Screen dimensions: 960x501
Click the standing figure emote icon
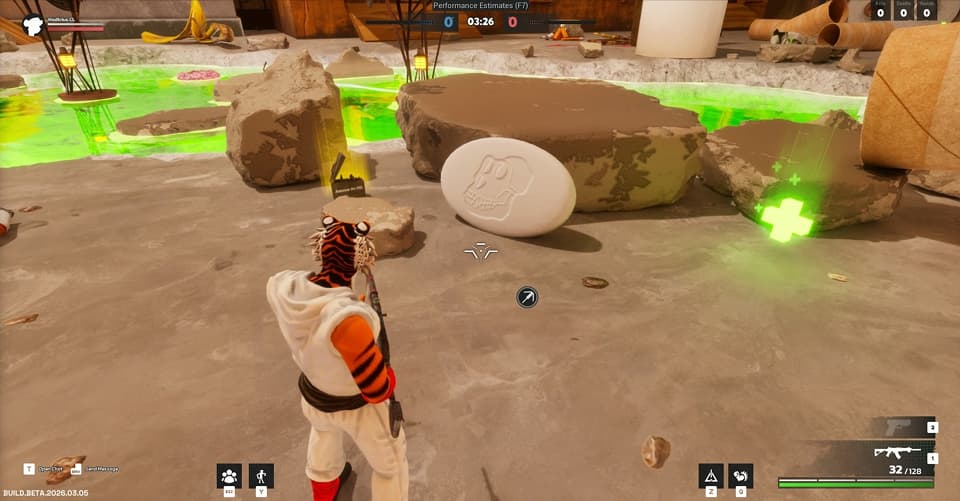click(x=261, y=476)
